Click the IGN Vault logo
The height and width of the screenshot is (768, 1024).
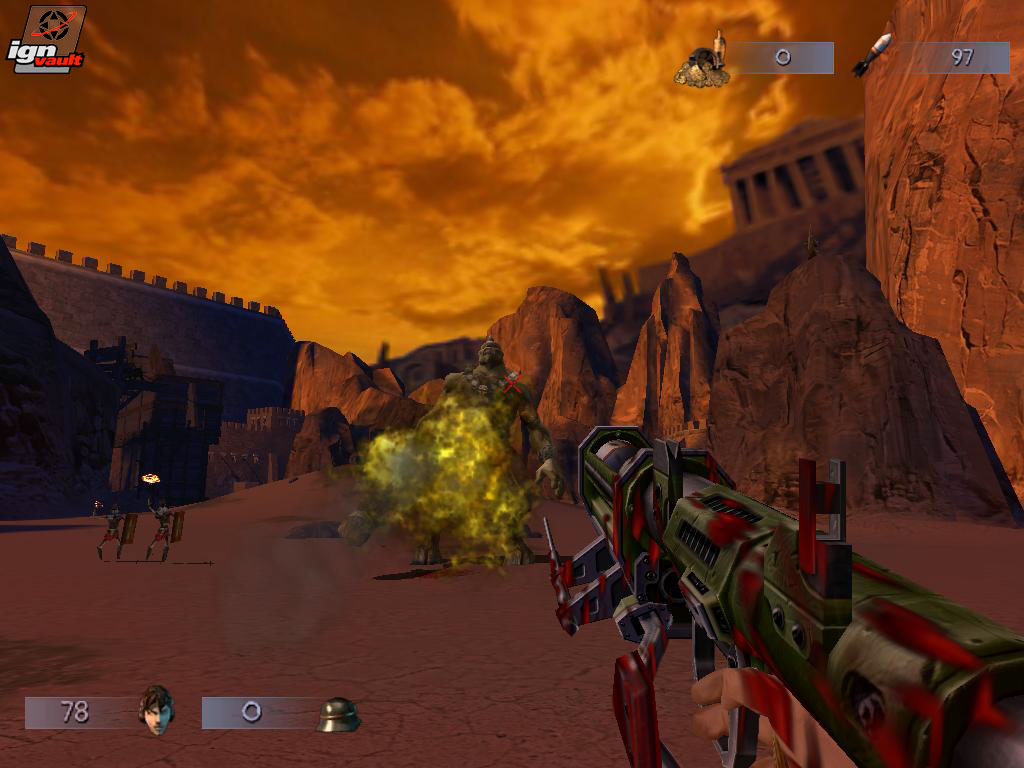(x=45, y=40)
